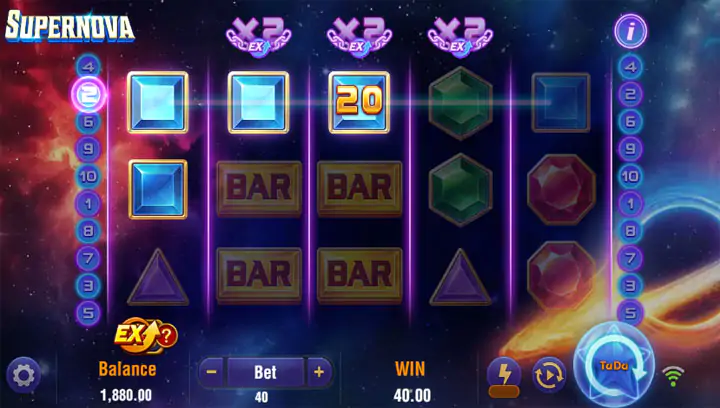Toggle the lightning bolt turbo mode
This screenshot has height=408, width=720.
coord(503,375)
